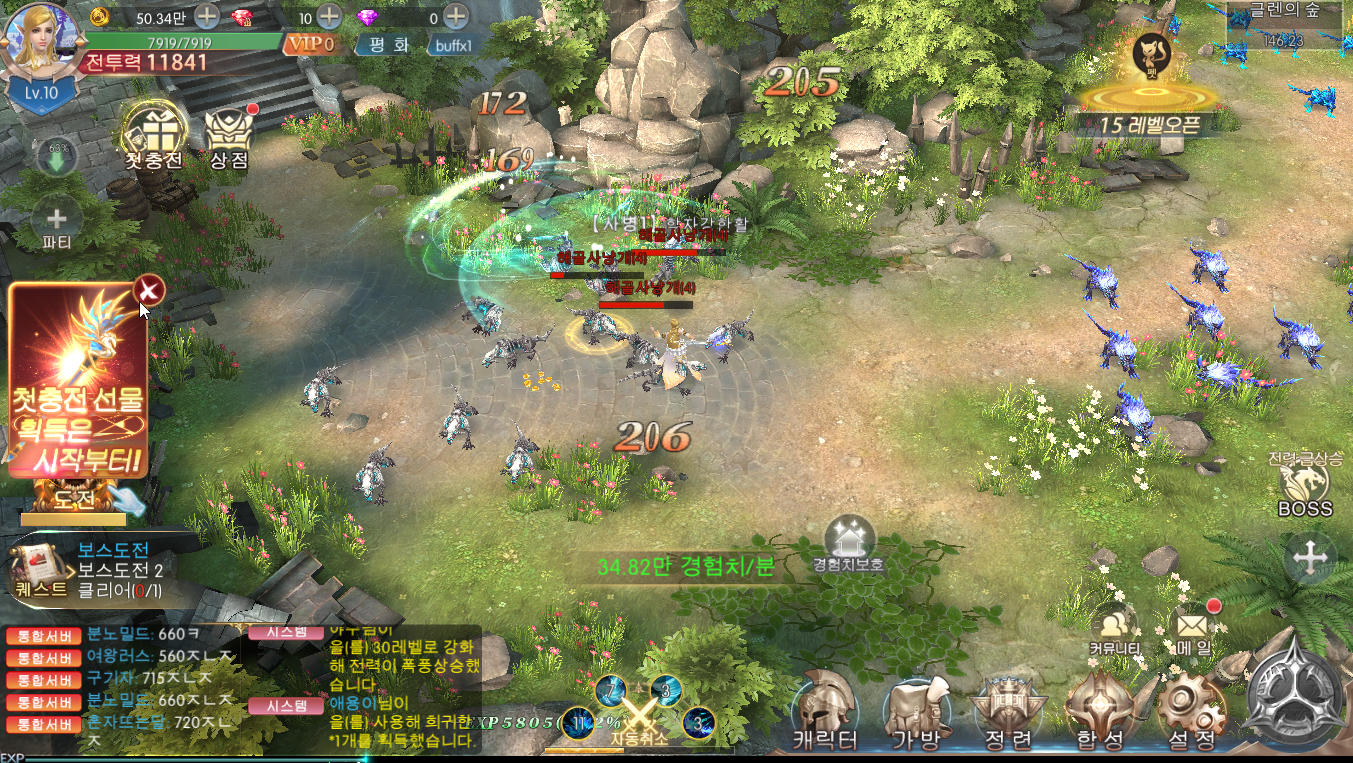Image resolution: width=1353 pixels, height=763 pixels.
Task: Open the 캐릭터 character menu
Action: pos(825,710)
